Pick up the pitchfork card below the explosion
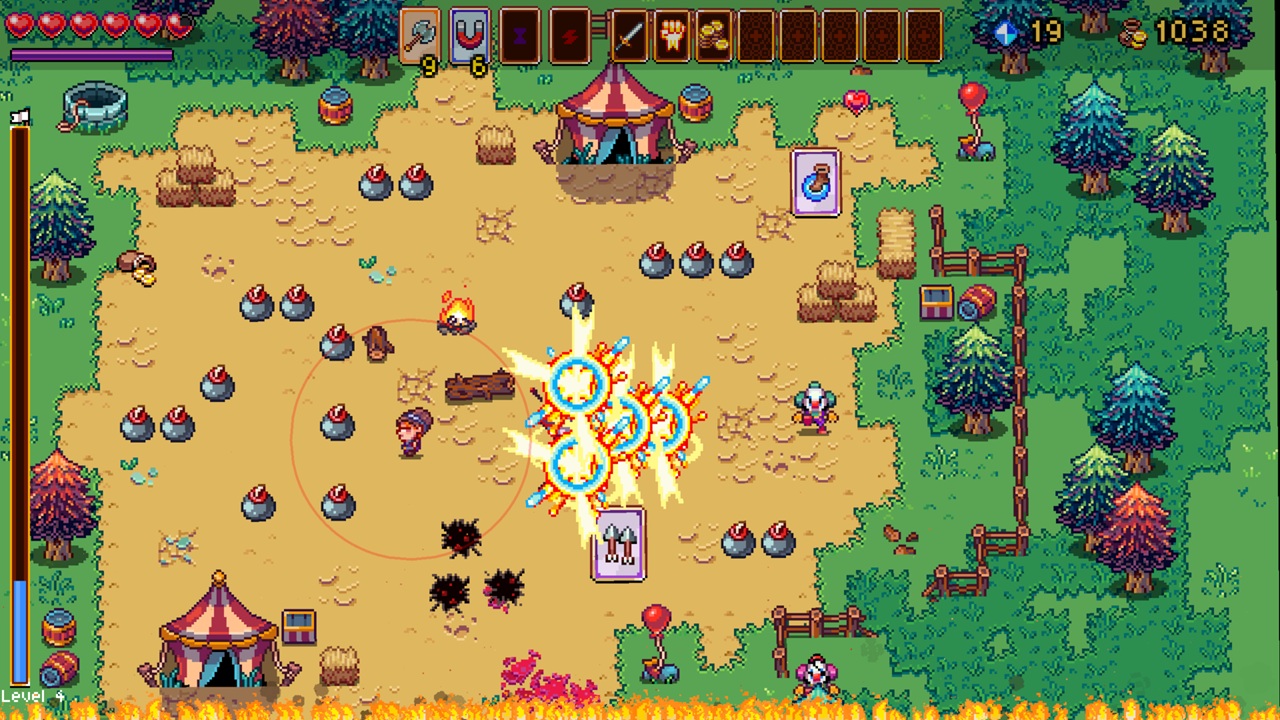This screenshot has height=720, width=1280. tap(618, 545)
